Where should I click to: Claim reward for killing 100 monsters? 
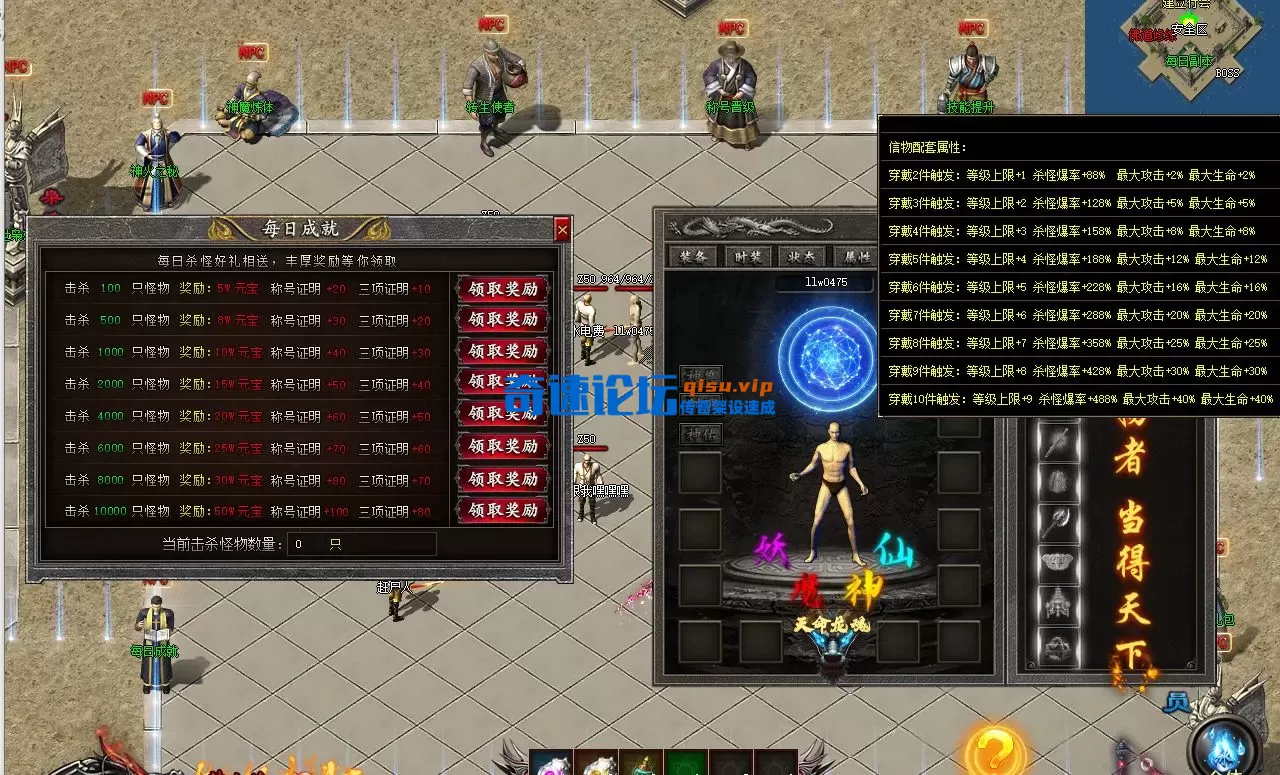point(503,289)
